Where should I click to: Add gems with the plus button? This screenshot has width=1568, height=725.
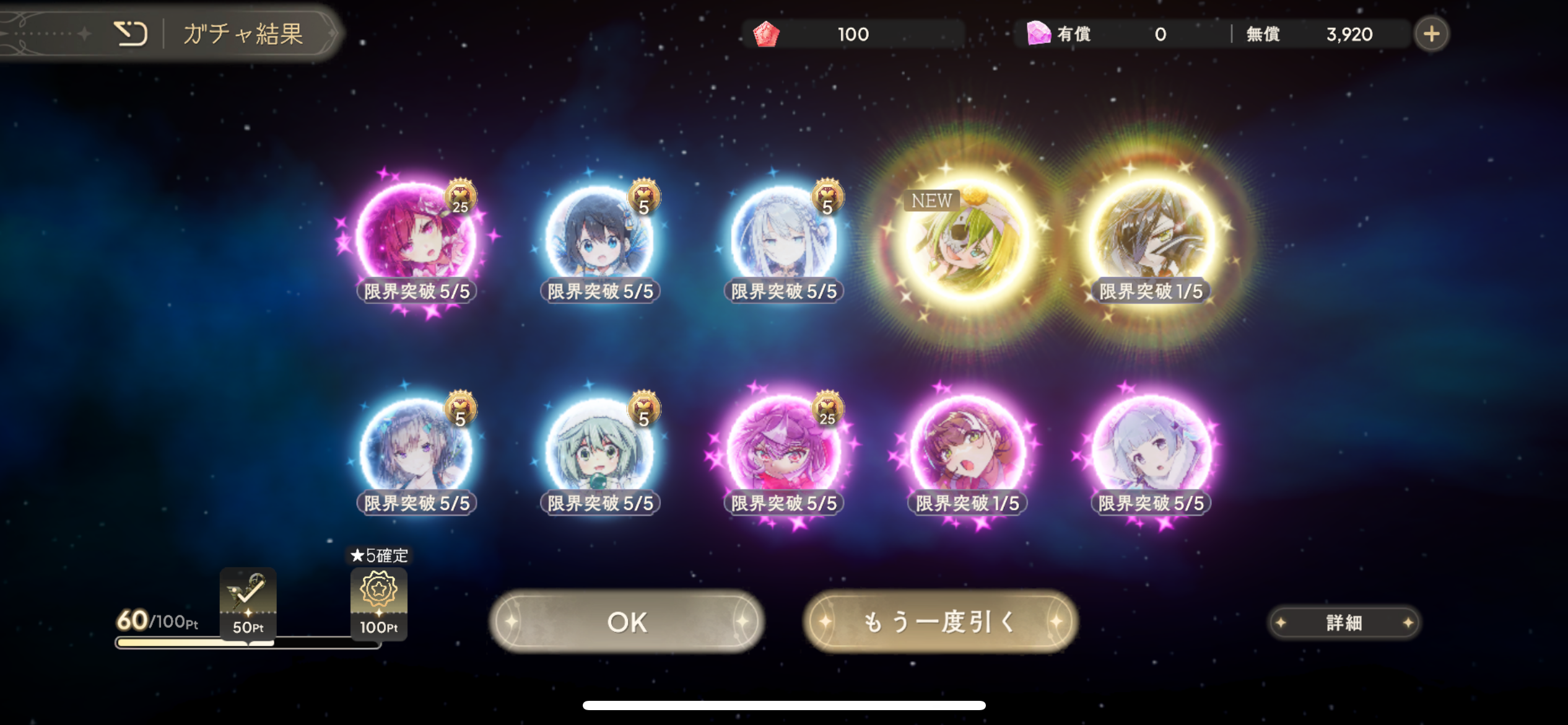[1431, 34]
